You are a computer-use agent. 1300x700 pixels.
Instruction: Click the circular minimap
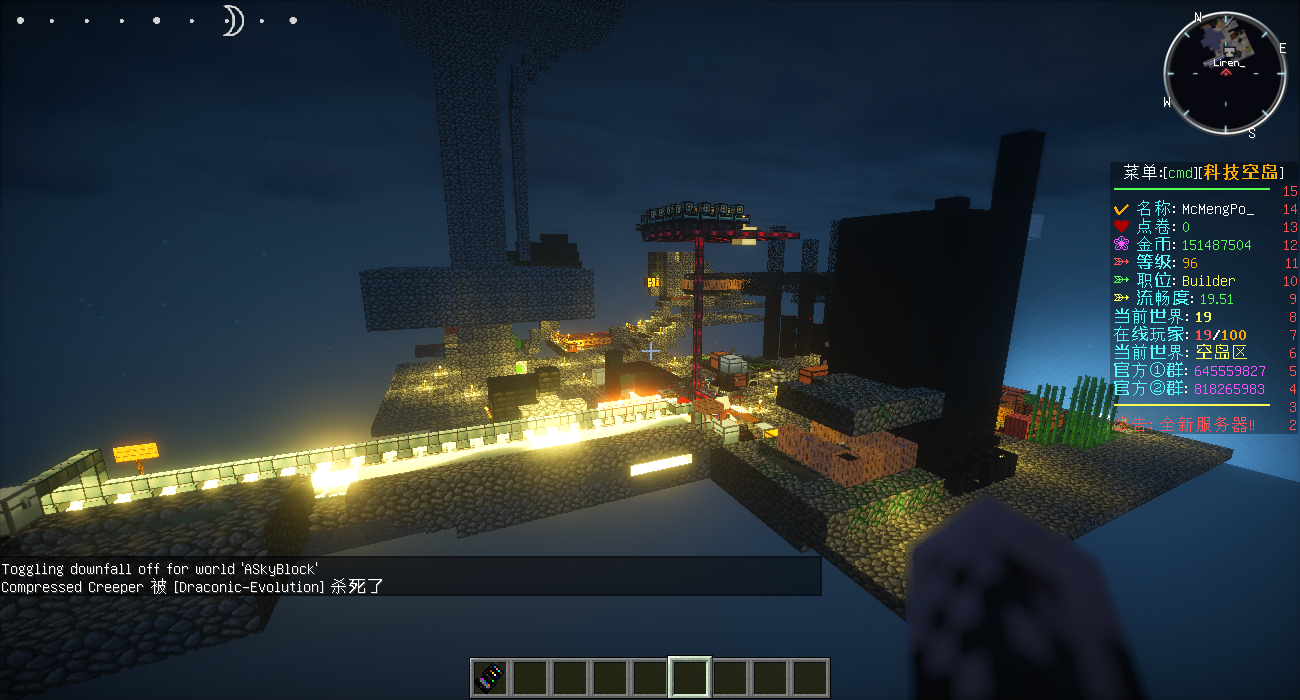[x=1225, y=71]
